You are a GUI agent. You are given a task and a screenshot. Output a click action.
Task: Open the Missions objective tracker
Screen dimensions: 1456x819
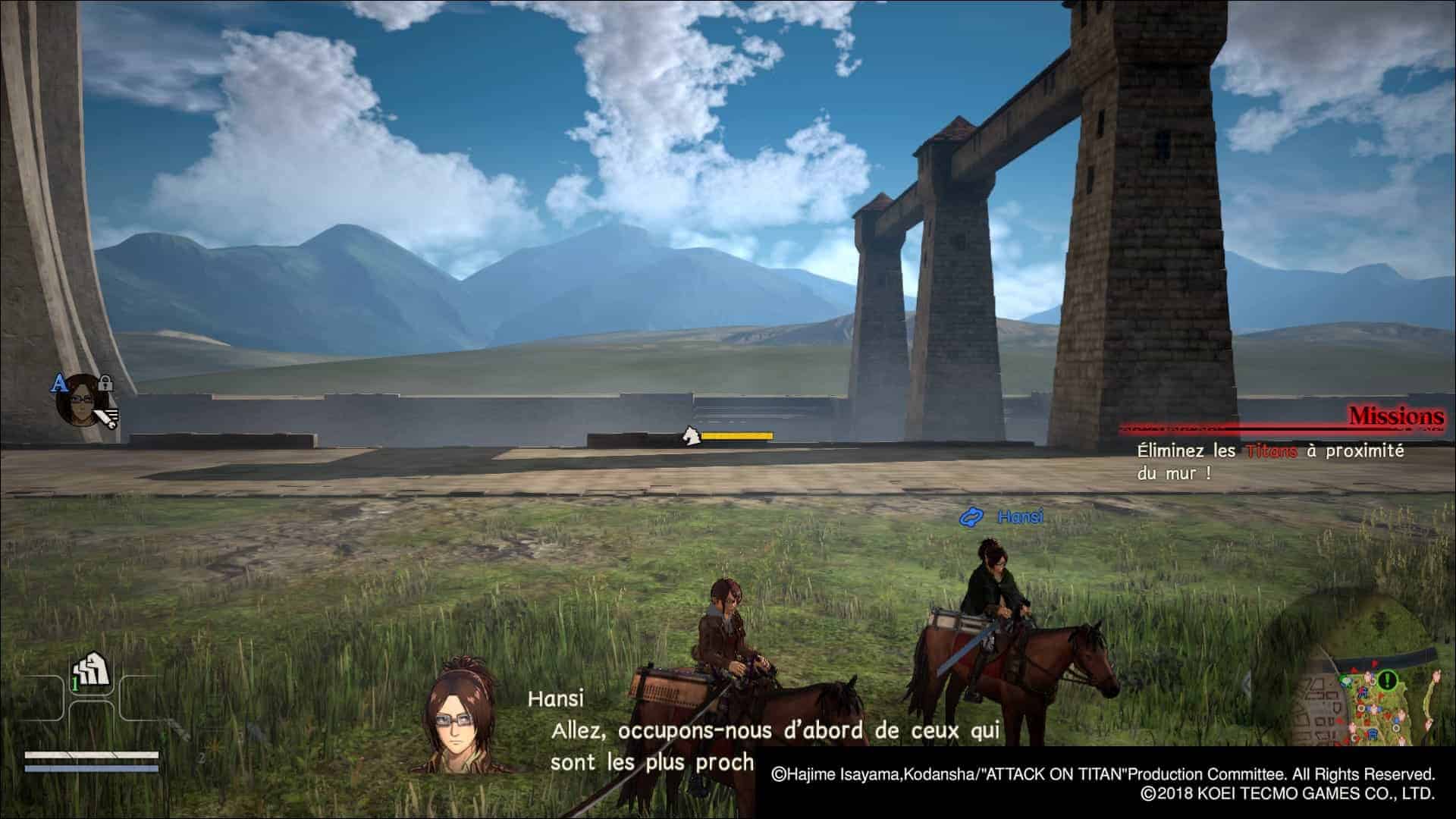1395,416
